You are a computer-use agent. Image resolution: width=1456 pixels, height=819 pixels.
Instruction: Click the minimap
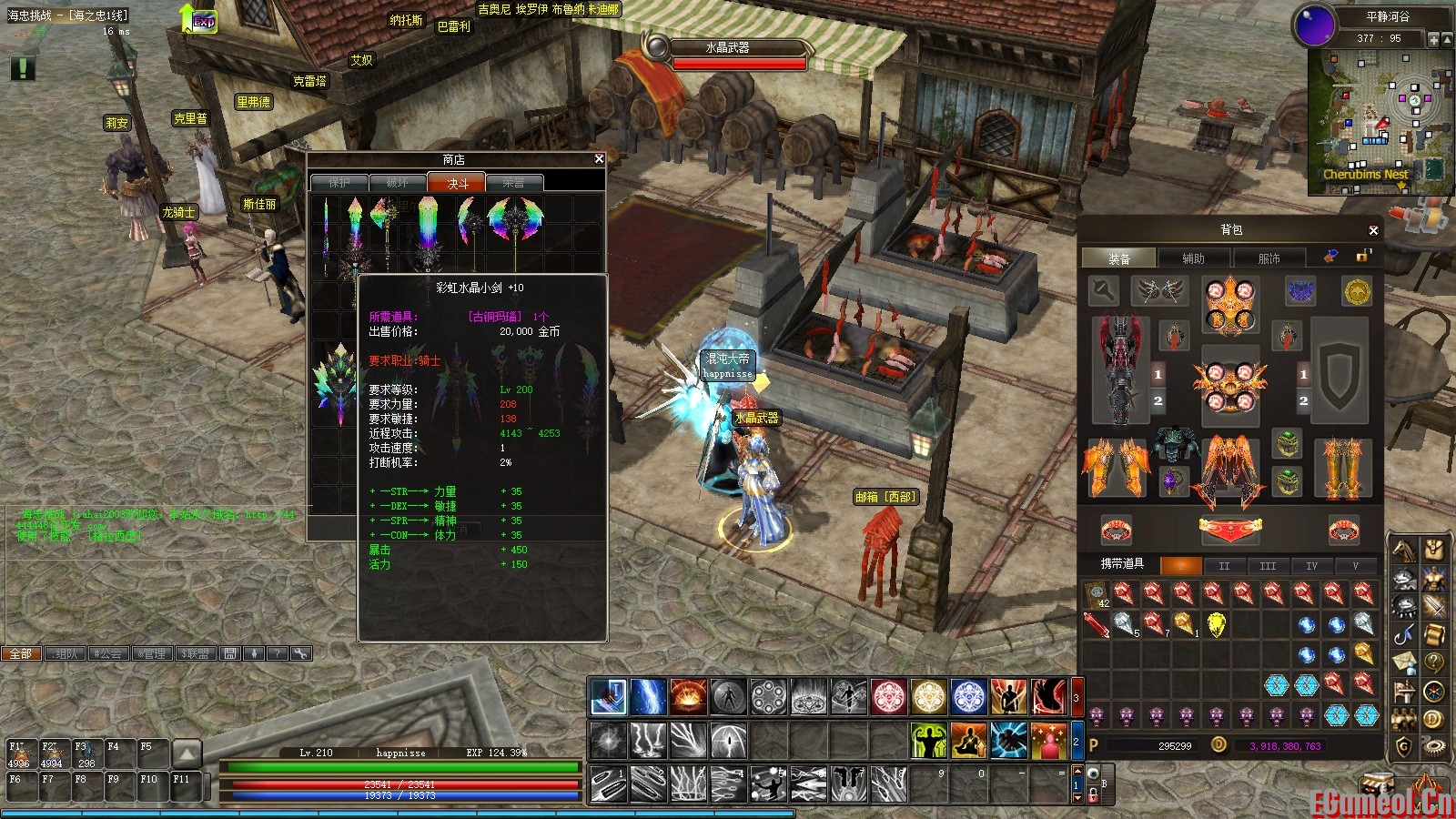pyautogui.click(x=1380, y=123)
